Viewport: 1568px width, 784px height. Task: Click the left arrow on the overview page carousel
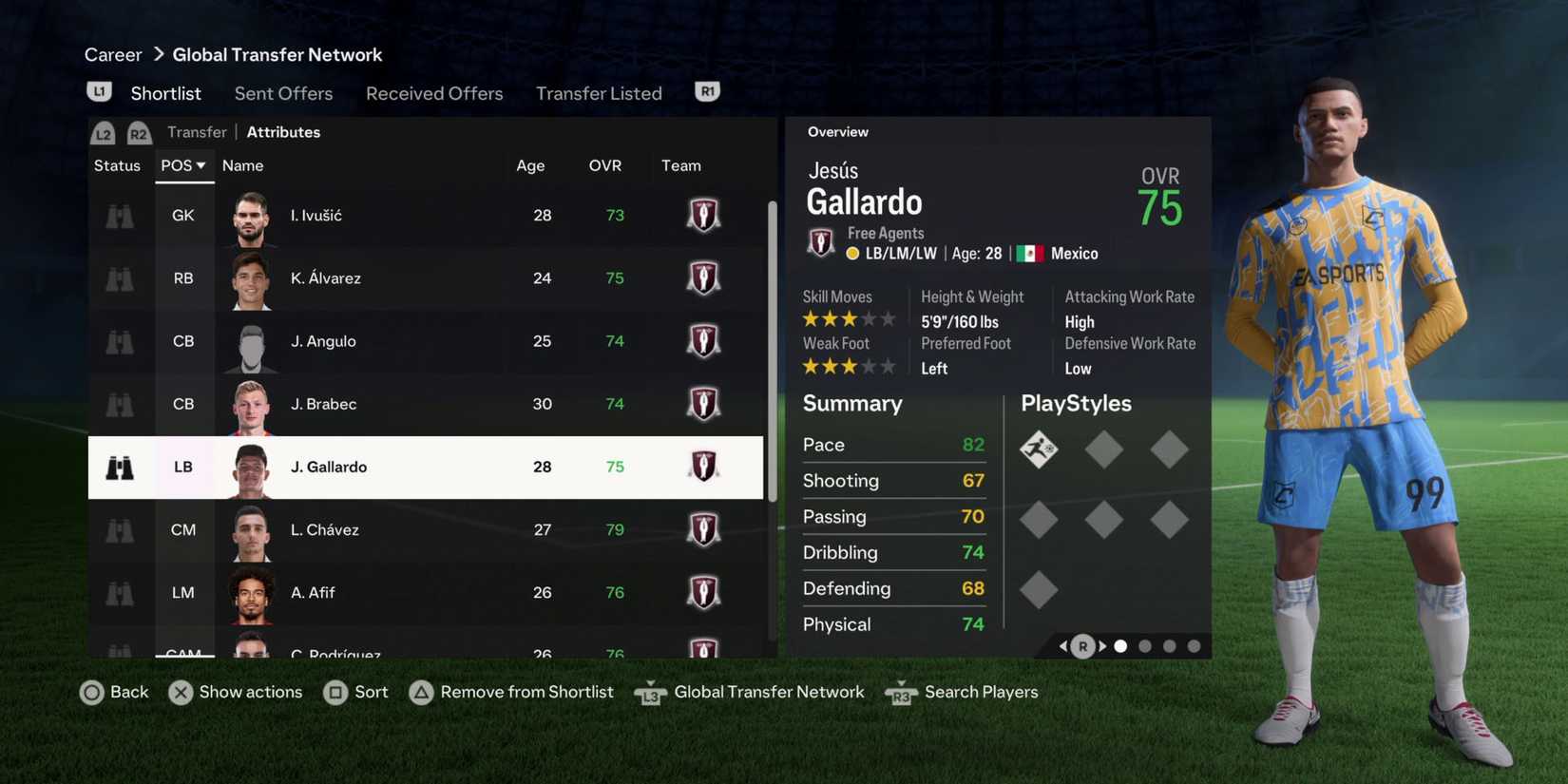click(1063, 645)
